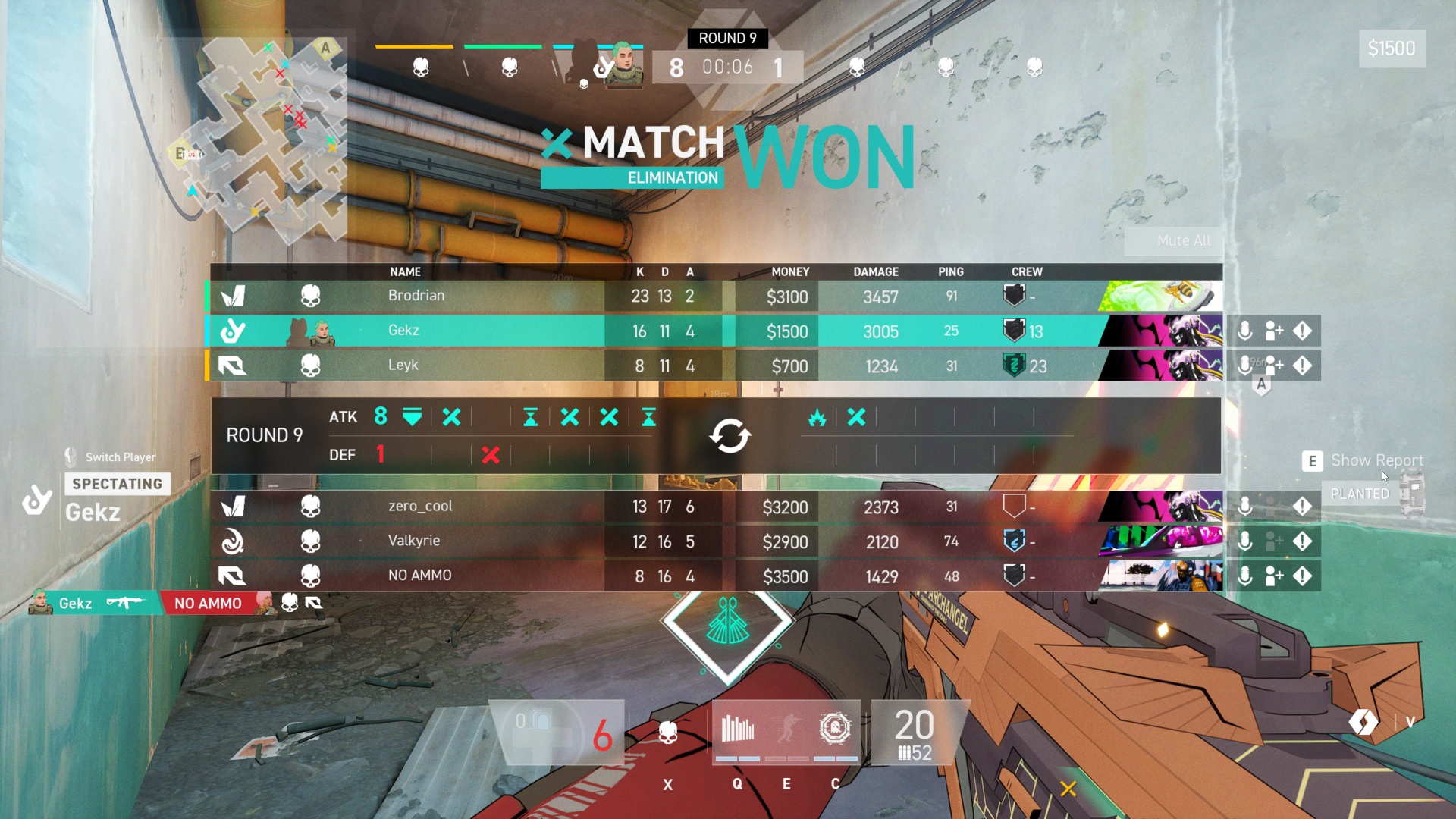Add NO AMMO as a friend
The width and height of the screenshot is (1456, 819).
coord(1274,576)
